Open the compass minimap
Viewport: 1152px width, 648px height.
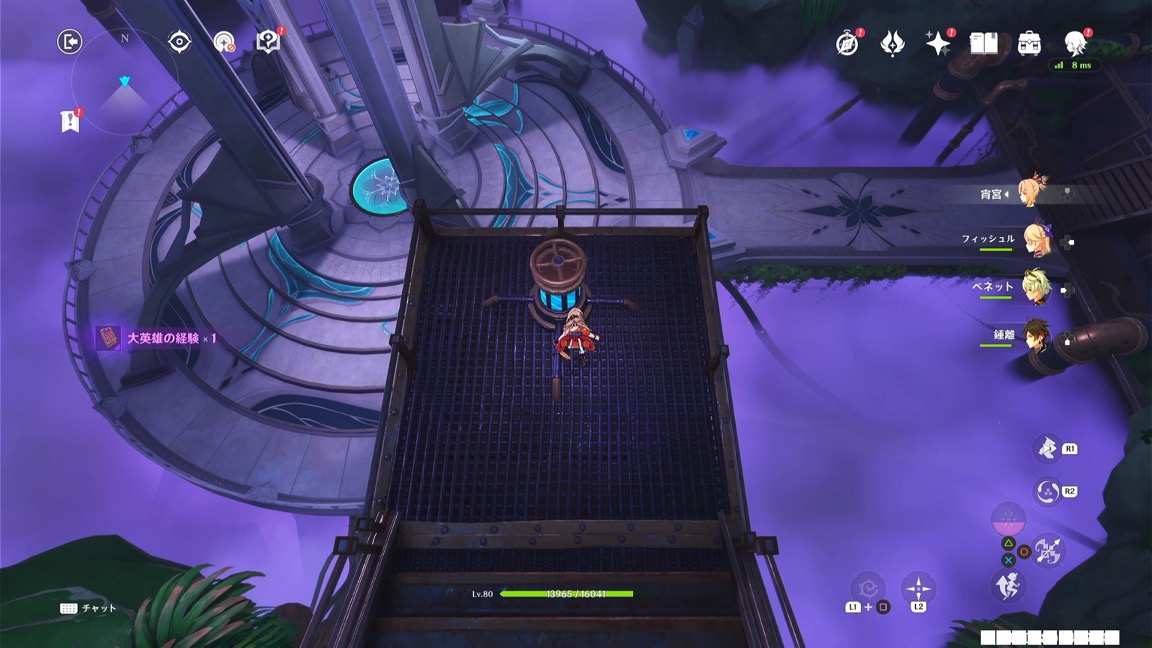[125, 78]
